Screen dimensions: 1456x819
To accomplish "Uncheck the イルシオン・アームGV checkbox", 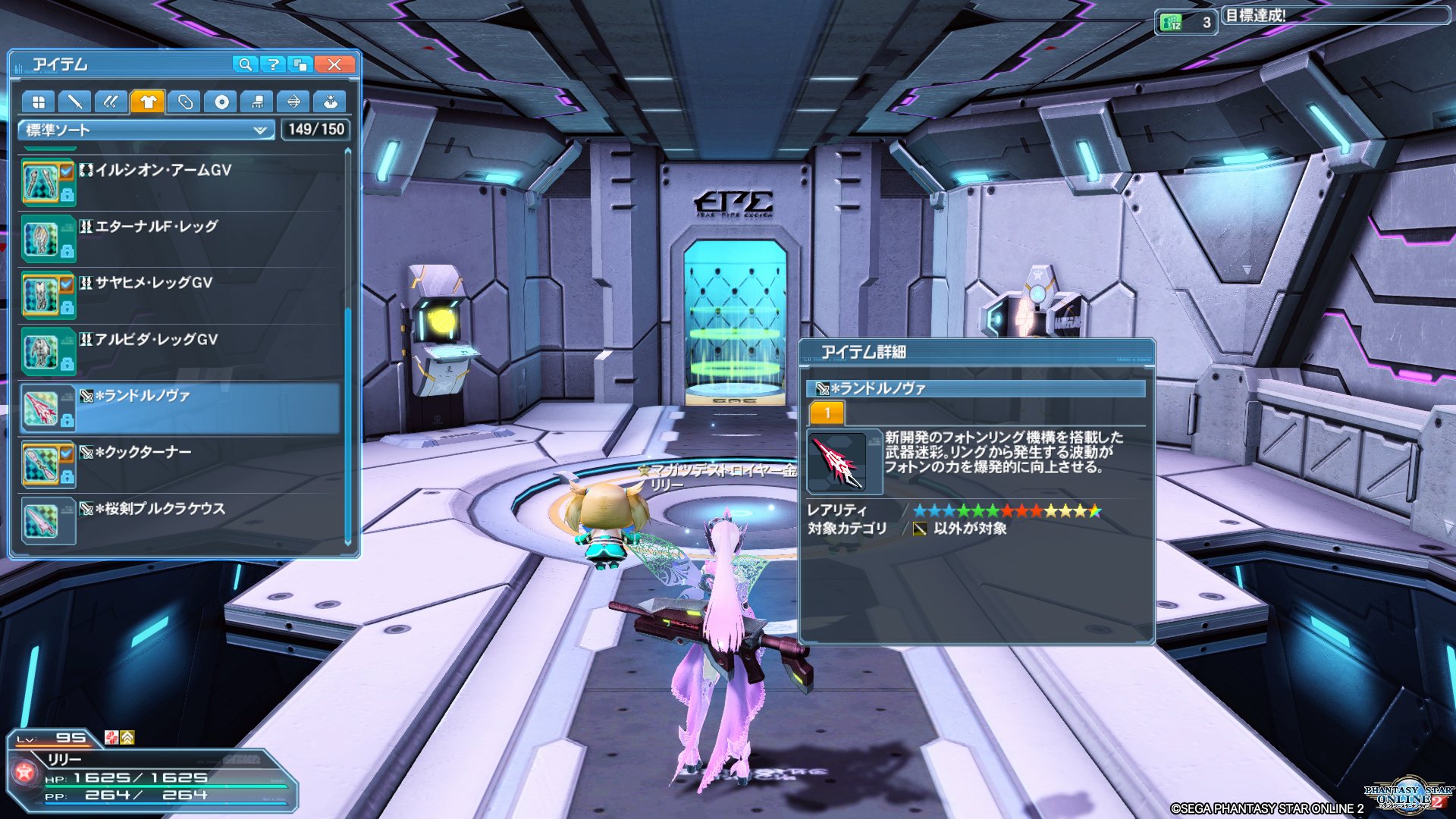I will pyautogui.click(x=65, y=172).
